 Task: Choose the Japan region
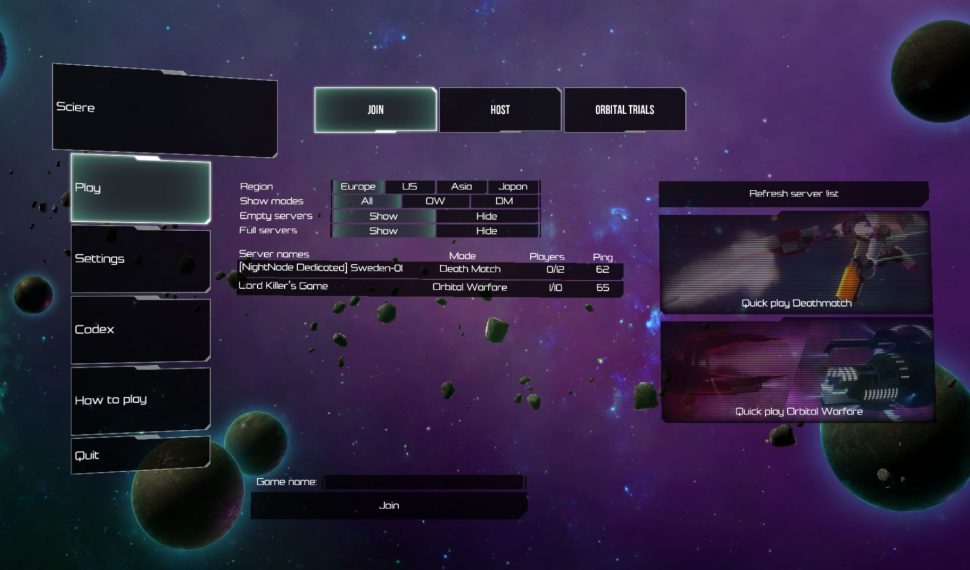point(513,187)
